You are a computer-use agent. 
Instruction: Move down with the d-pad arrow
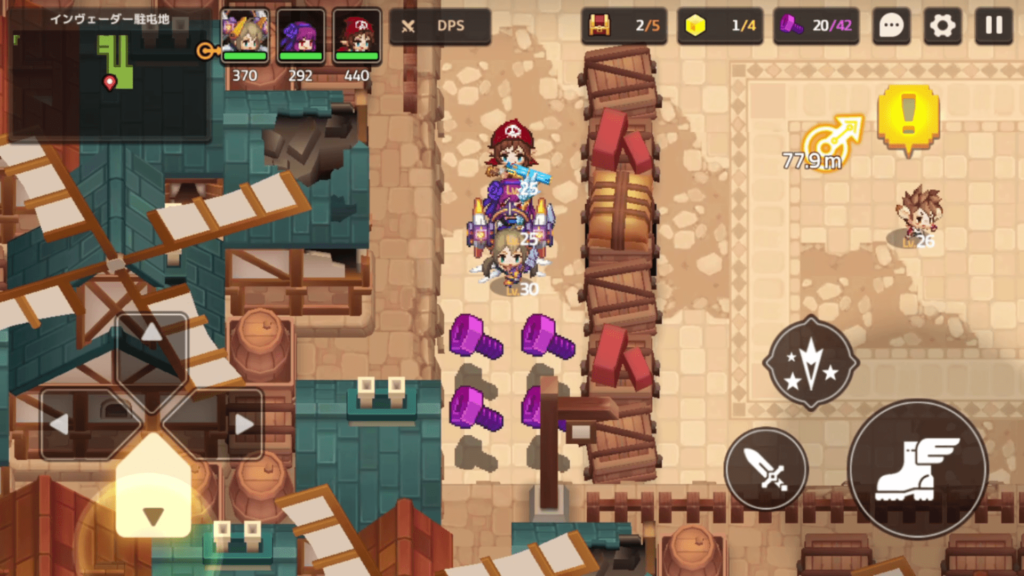coord(152,514)
